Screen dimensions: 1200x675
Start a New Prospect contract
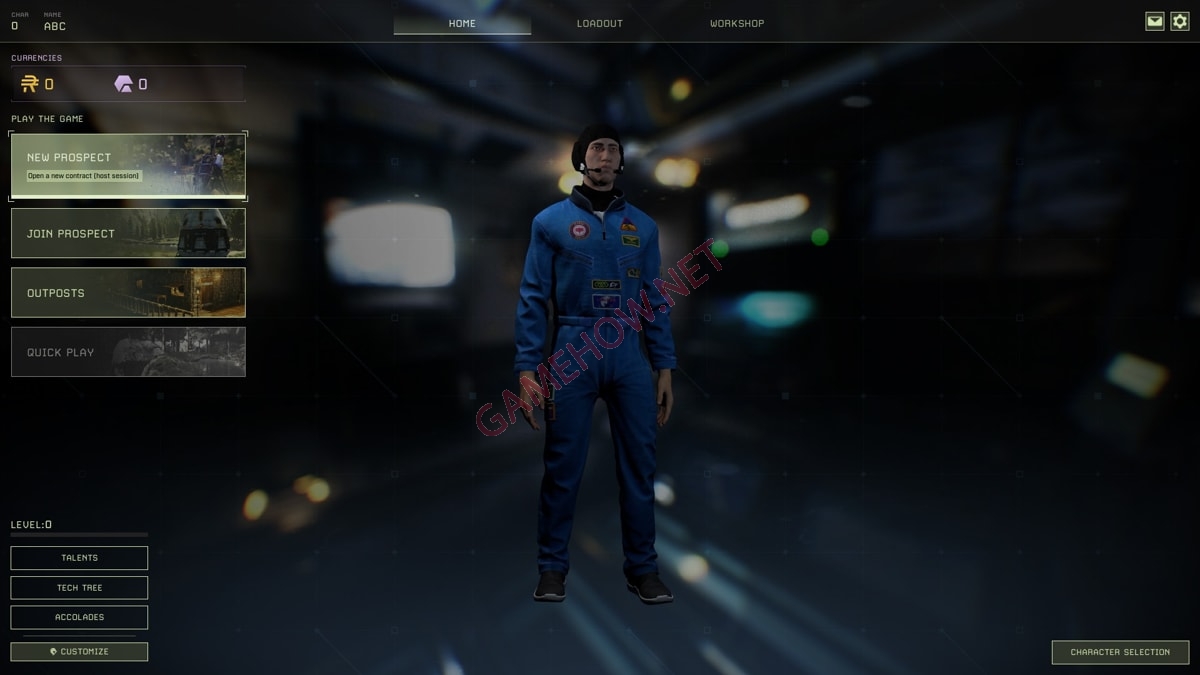pyautogui.click(x=128, y=165)
